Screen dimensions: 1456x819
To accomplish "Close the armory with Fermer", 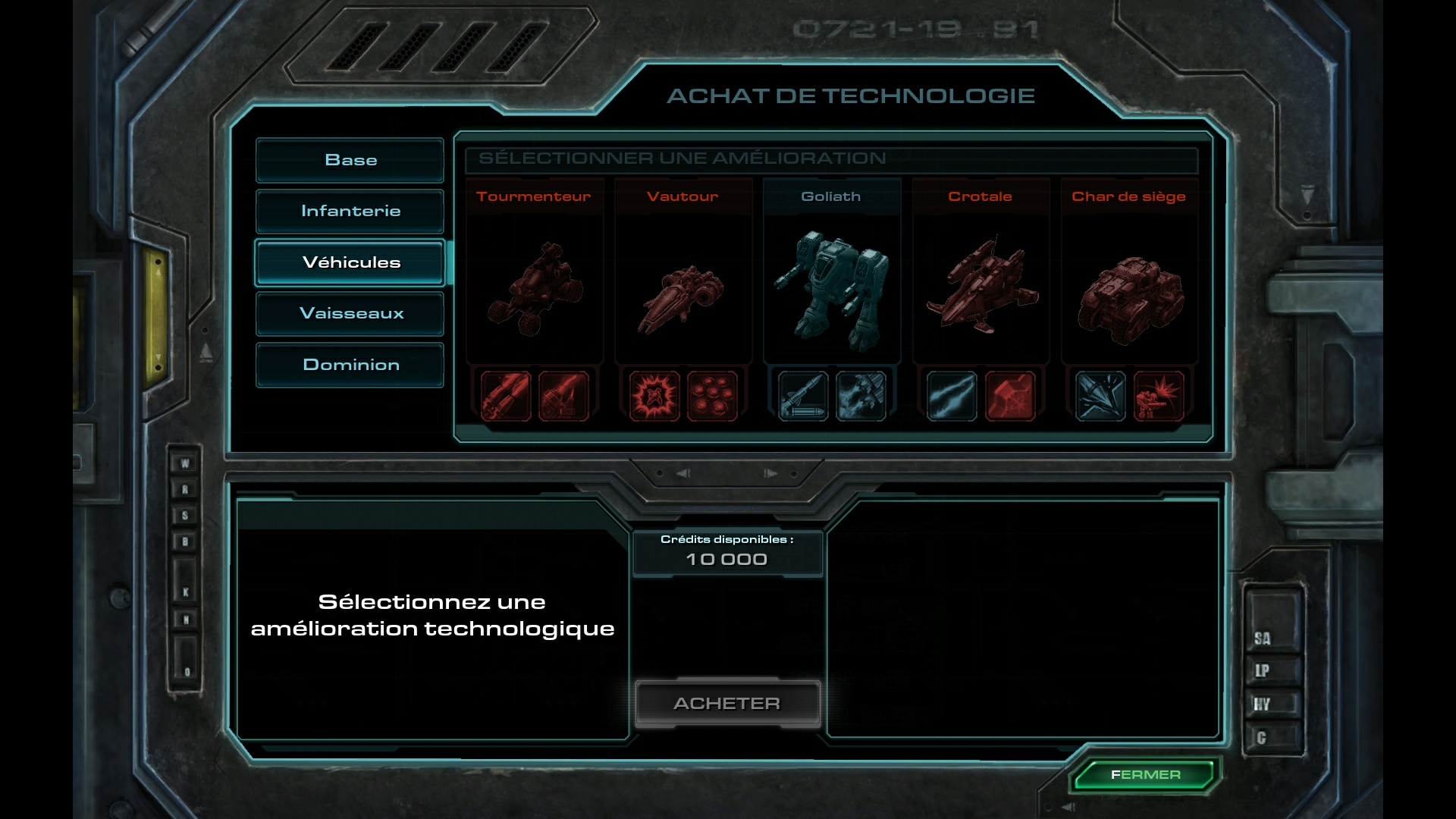I will pos(1145,775).
